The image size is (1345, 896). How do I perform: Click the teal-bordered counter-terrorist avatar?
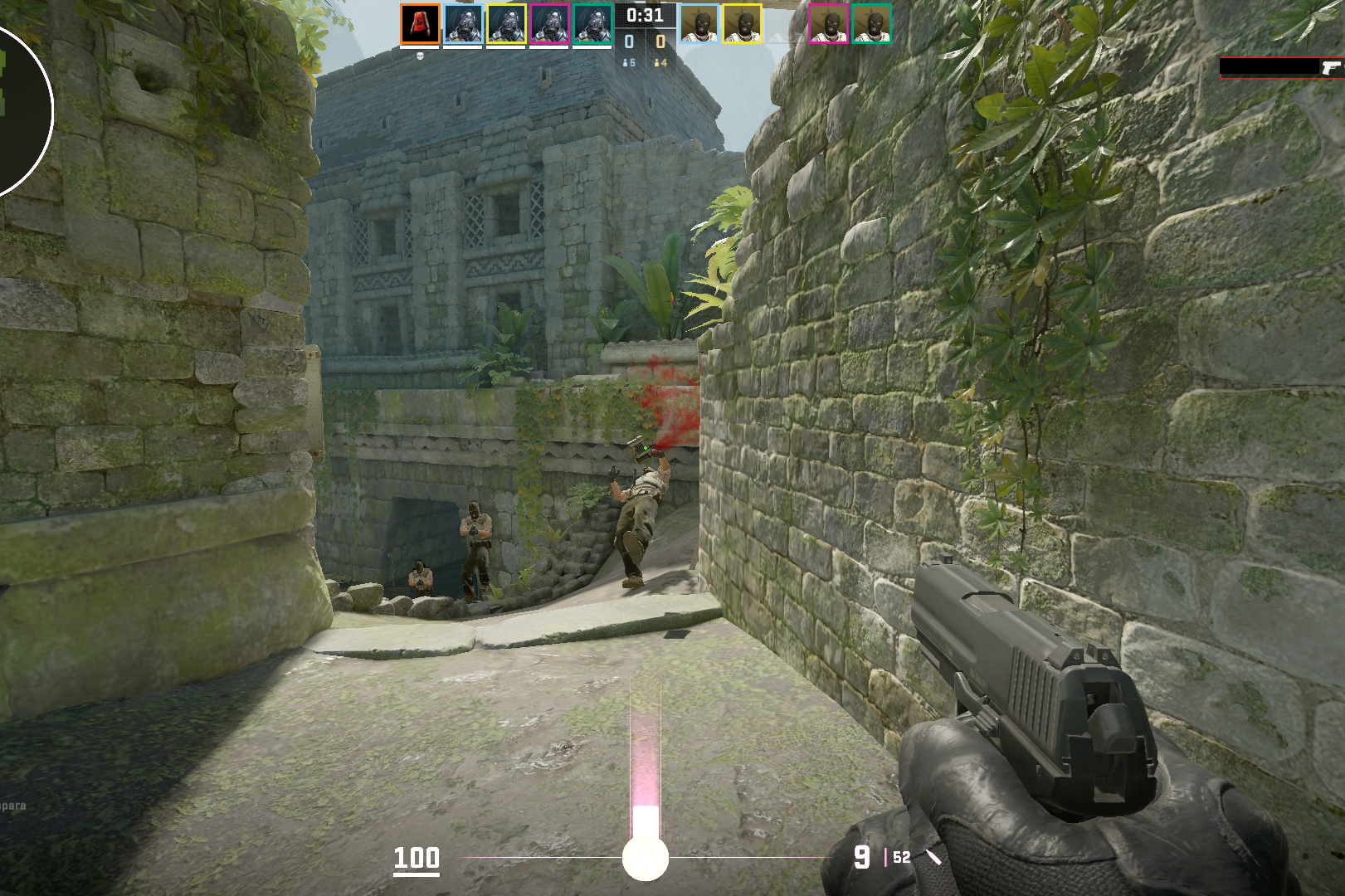pos(592,24)
